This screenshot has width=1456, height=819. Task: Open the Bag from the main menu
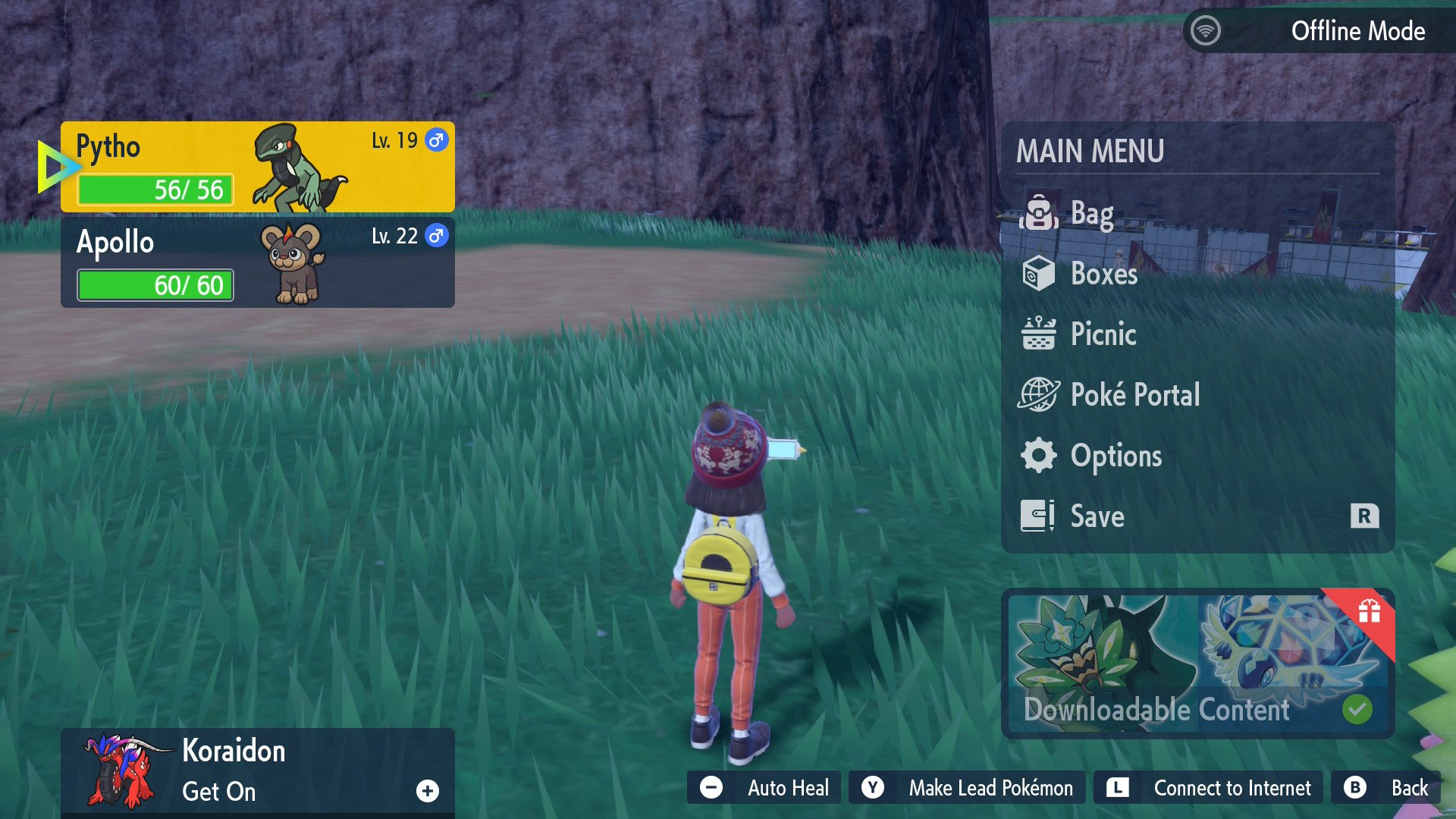[x=1092, y=214]
